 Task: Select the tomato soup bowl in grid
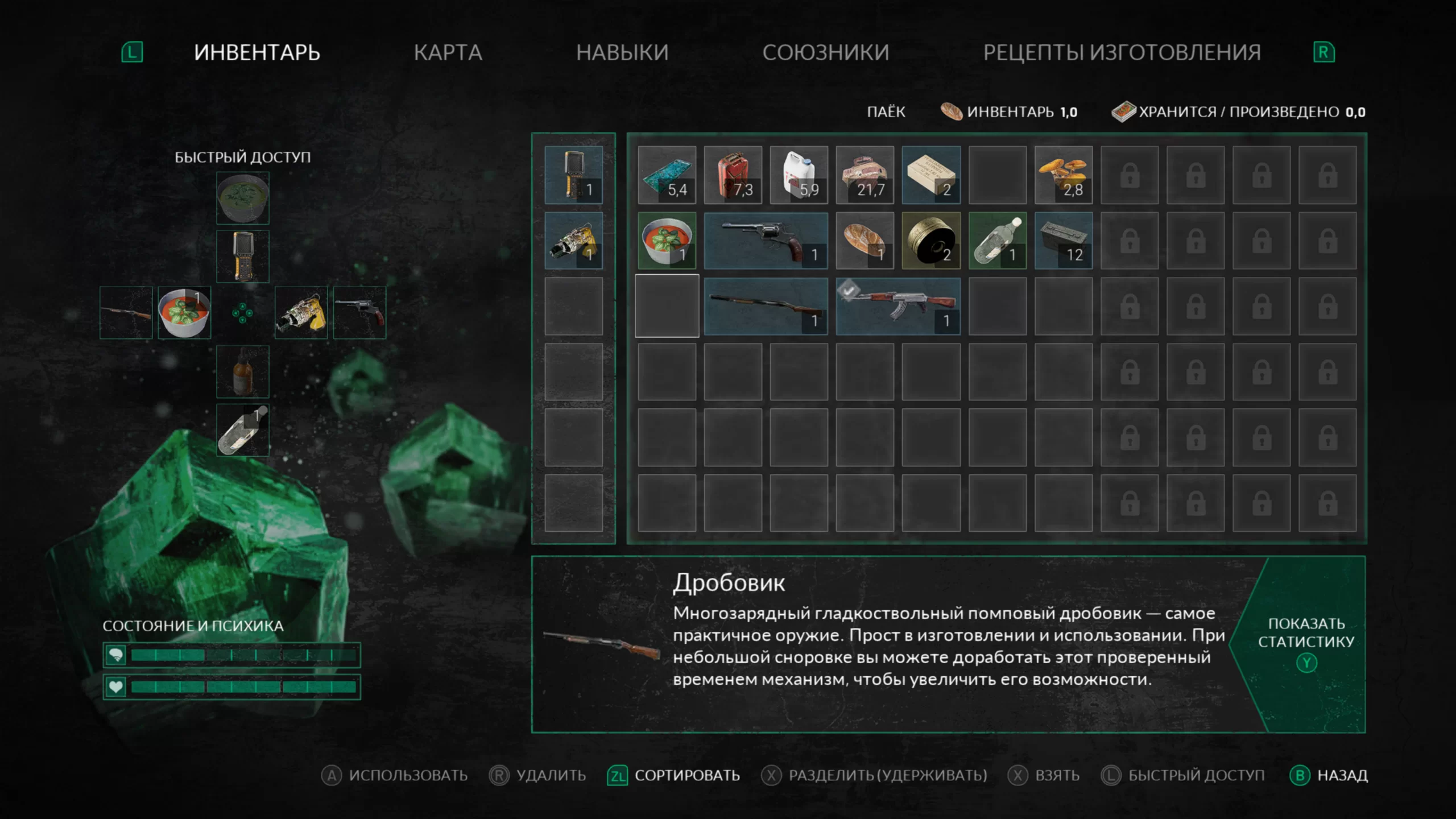(667, 241)
